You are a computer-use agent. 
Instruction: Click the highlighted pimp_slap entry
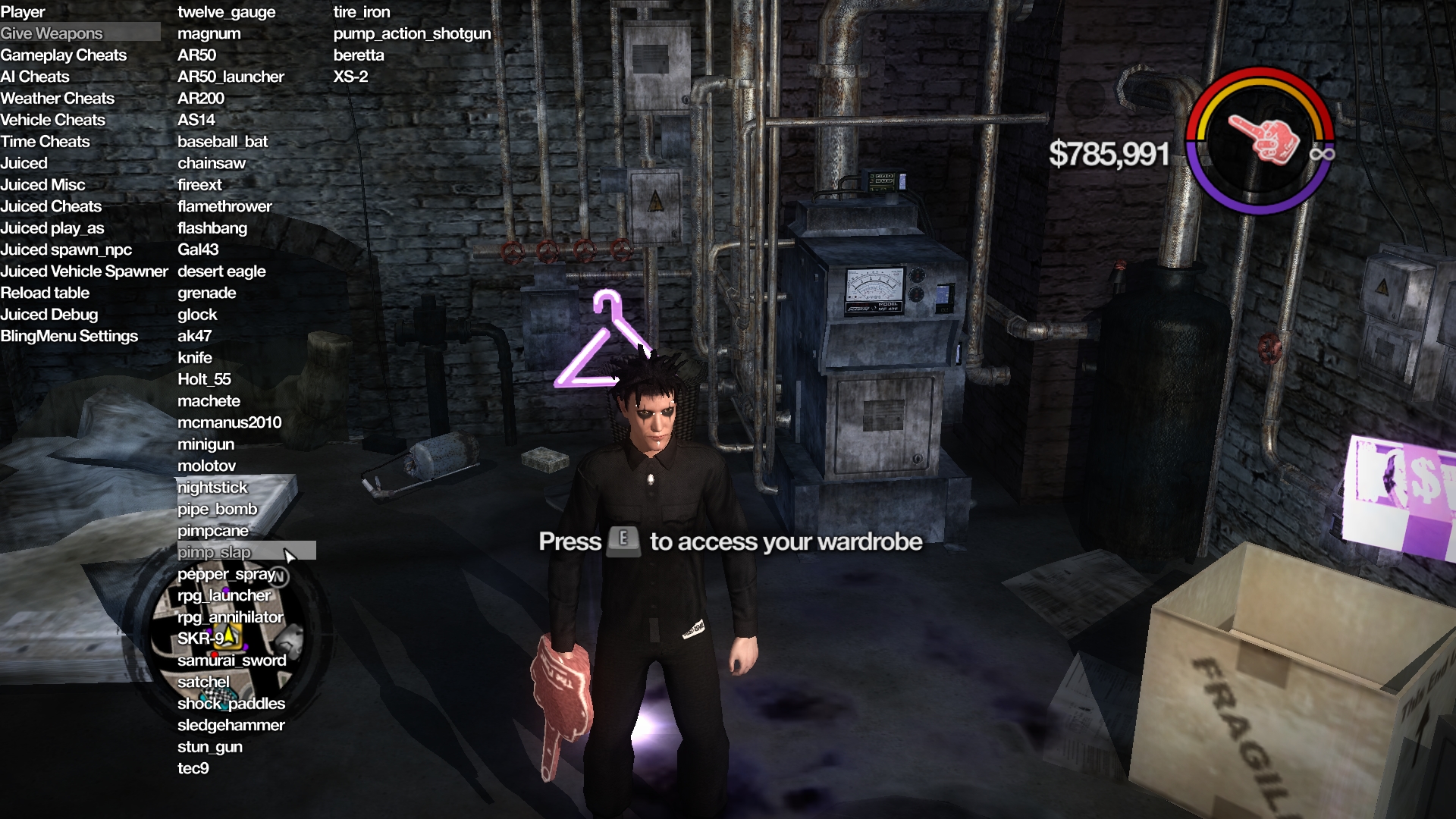coord(214,552)
